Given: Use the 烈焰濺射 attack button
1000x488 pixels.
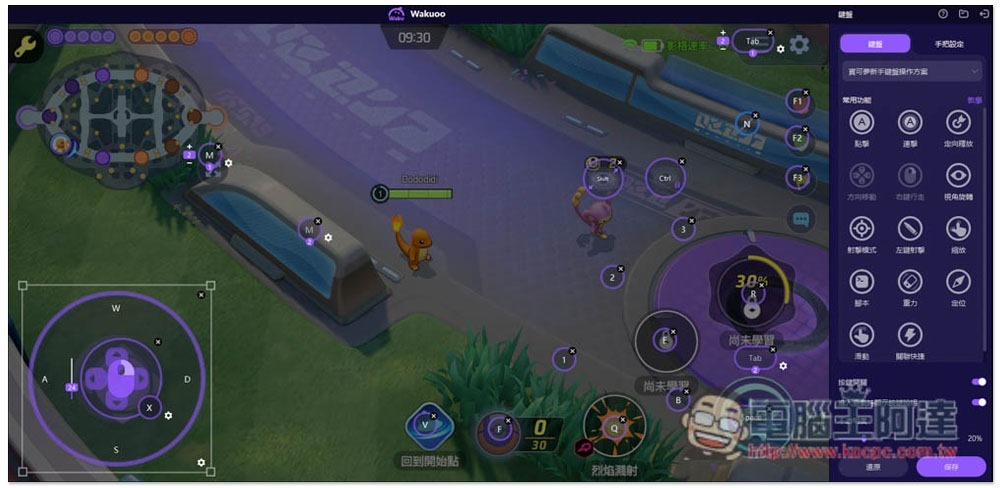Looking at the screenshot, I should click(x=614, y=425).
